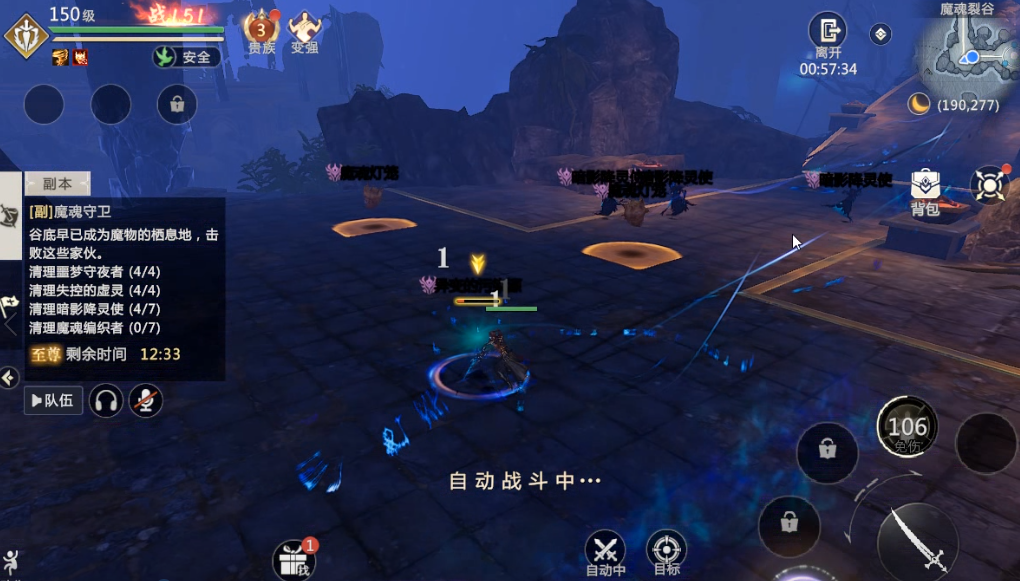Open the 变强 power-up menu

pos(304,29)
